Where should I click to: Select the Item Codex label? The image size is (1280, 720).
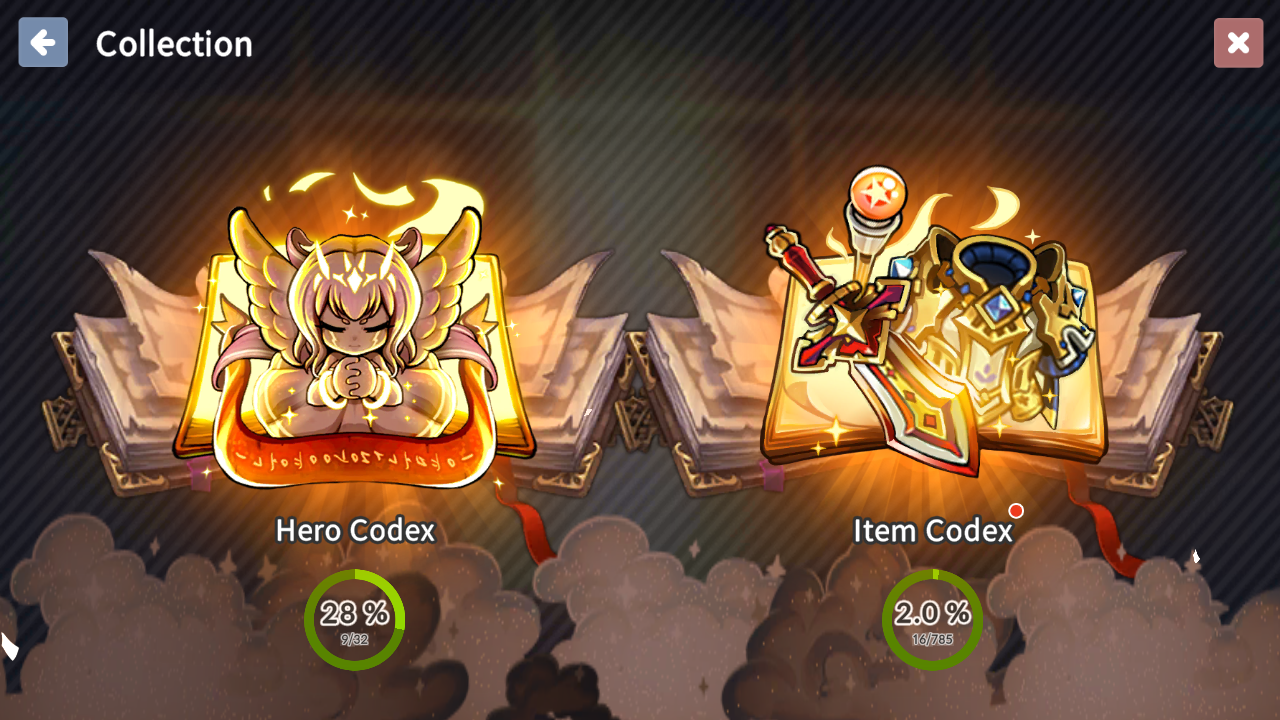click(x=931, y=530)
